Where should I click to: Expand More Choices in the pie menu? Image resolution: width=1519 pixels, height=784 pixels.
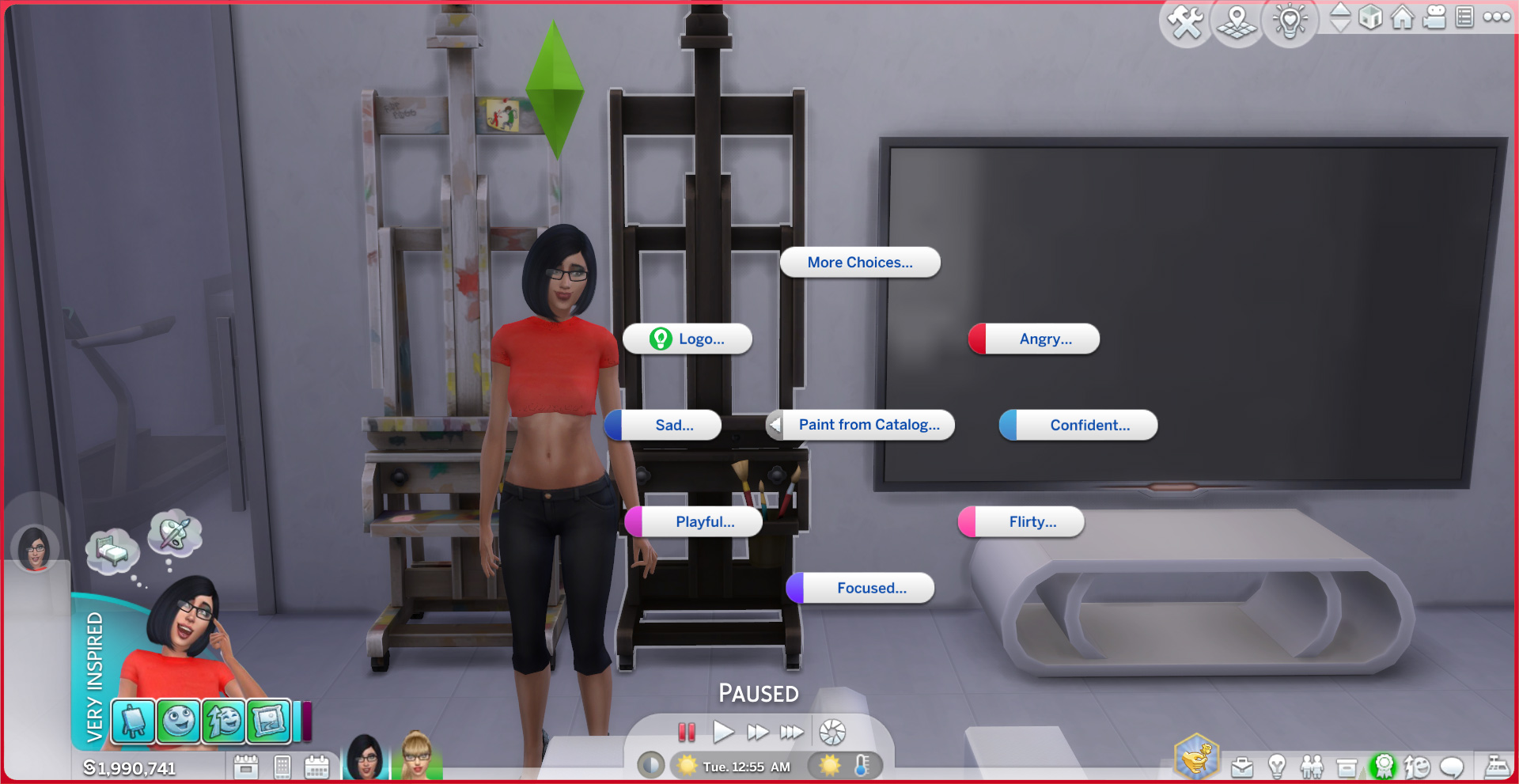[x=859, y=262]
